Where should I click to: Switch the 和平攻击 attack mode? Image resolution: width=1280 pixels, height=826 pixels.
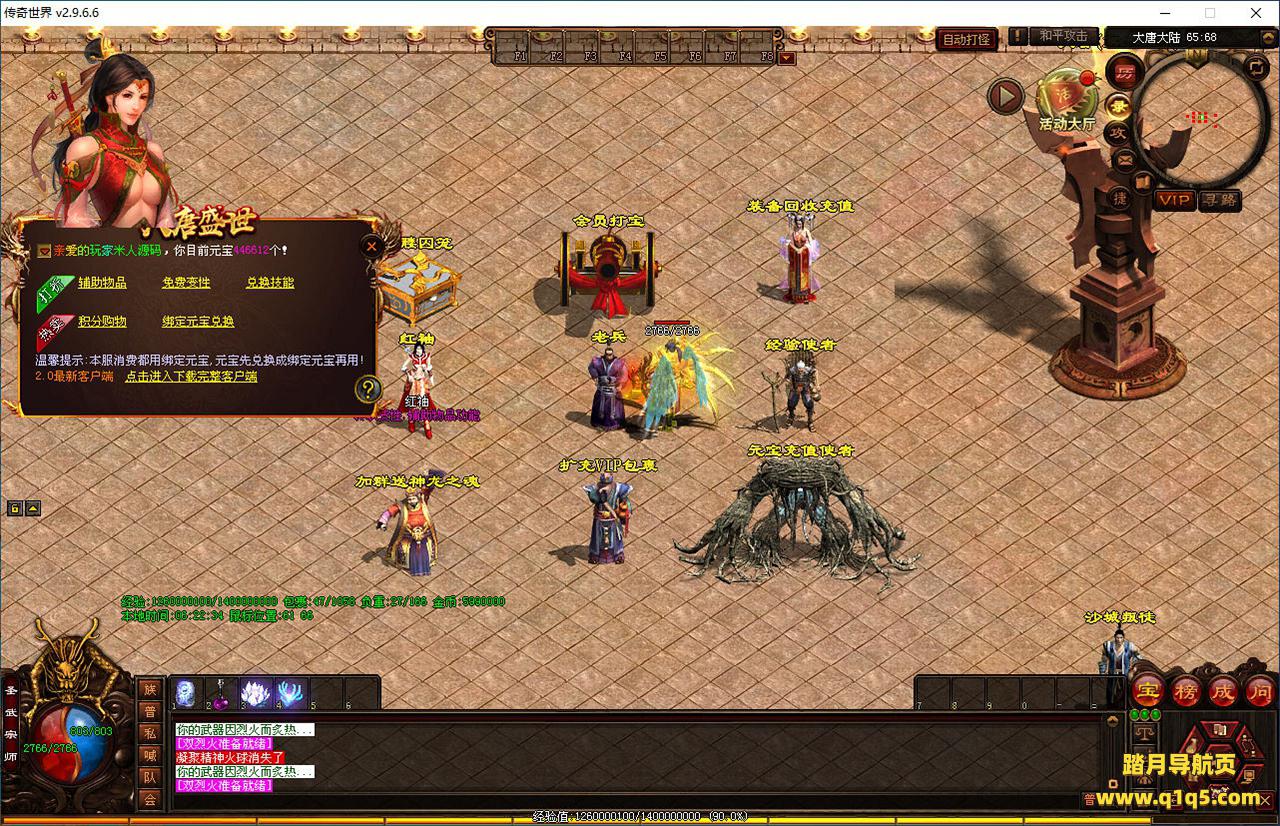pos(1062,36)
